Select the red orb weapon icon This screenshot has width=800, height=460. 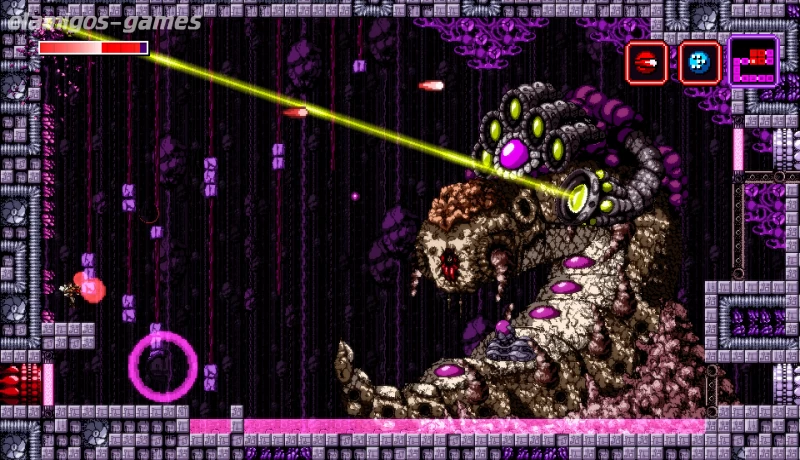click(646, 63)
